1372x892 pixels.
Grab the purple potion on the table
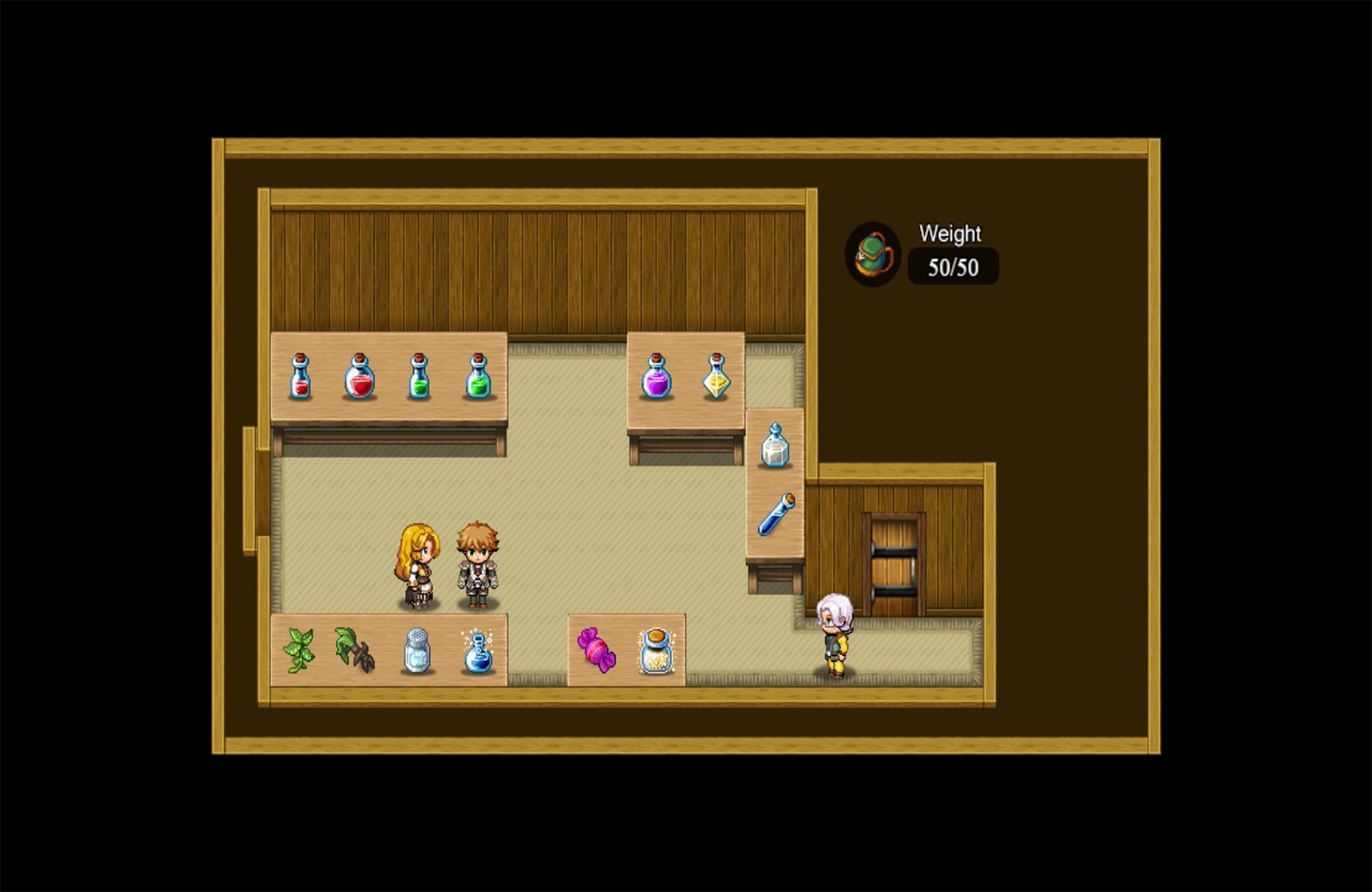(658, 377)
